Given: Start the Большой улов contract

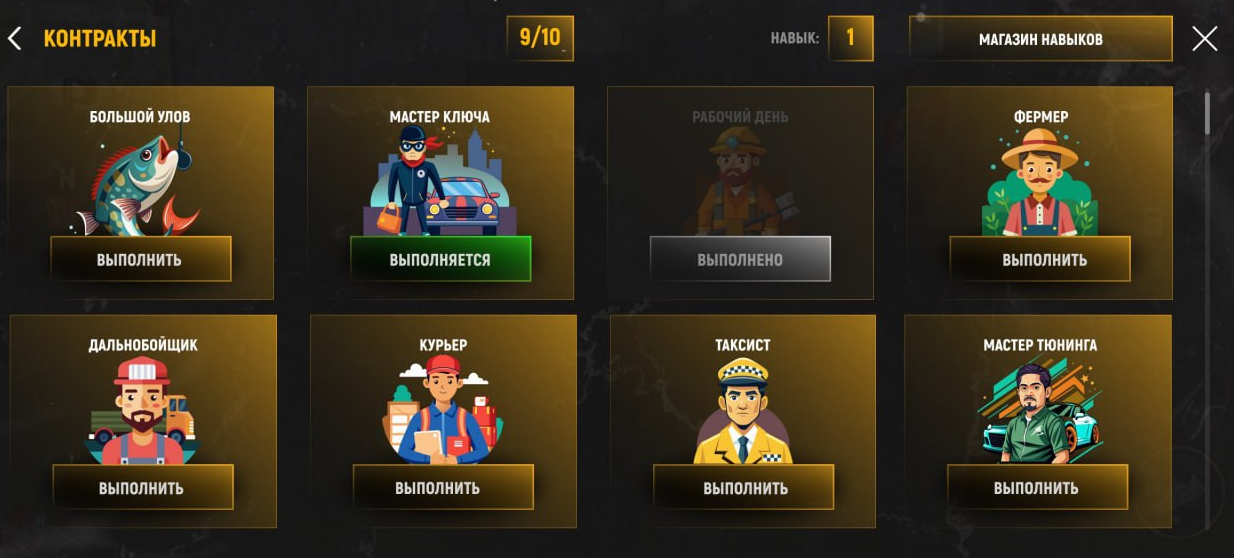Looking at the screenshot, I should coord(140,260).
